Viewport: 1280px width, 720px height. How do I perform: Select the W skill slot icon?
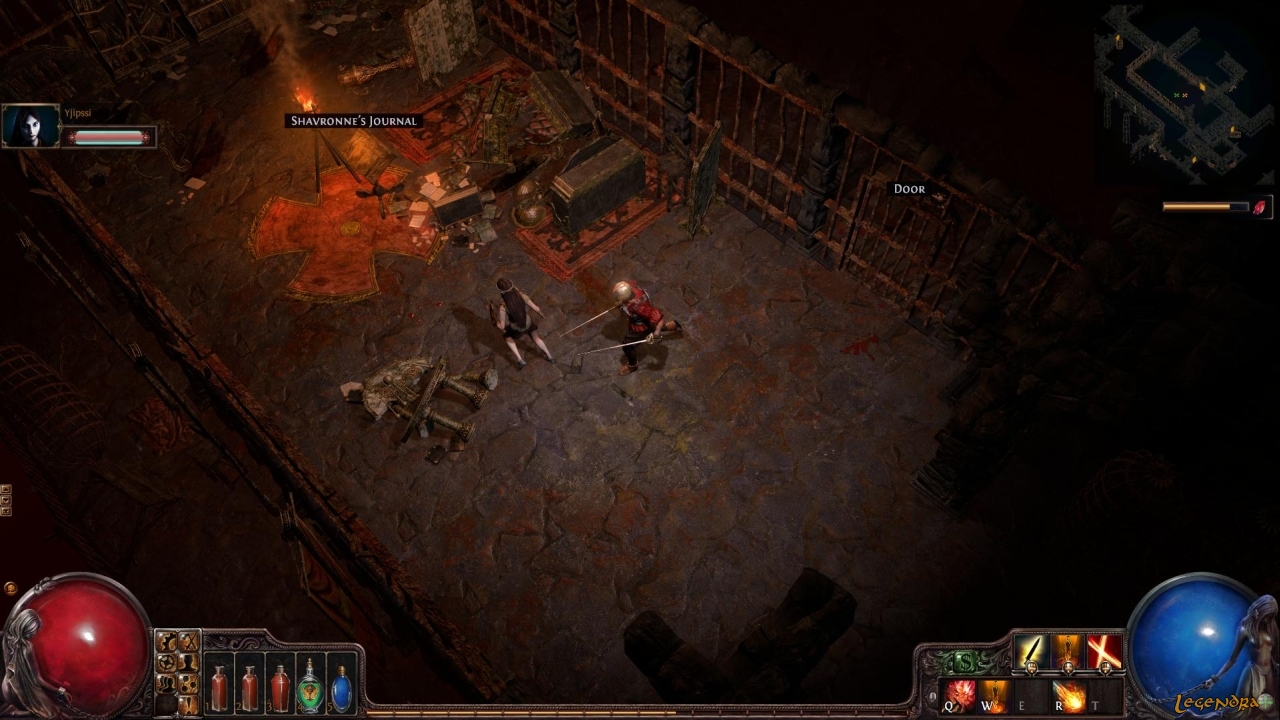[994, 693]
